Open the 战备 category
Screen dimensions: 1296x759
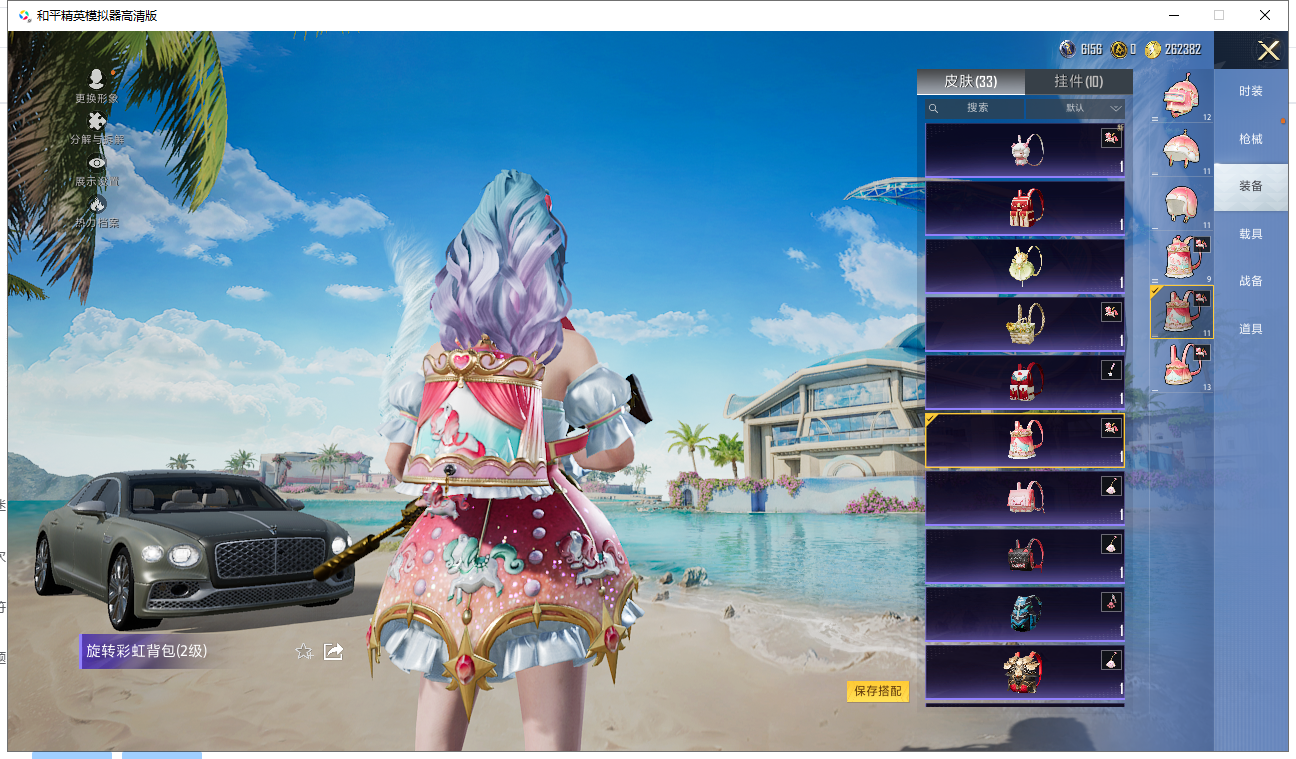1250,281
